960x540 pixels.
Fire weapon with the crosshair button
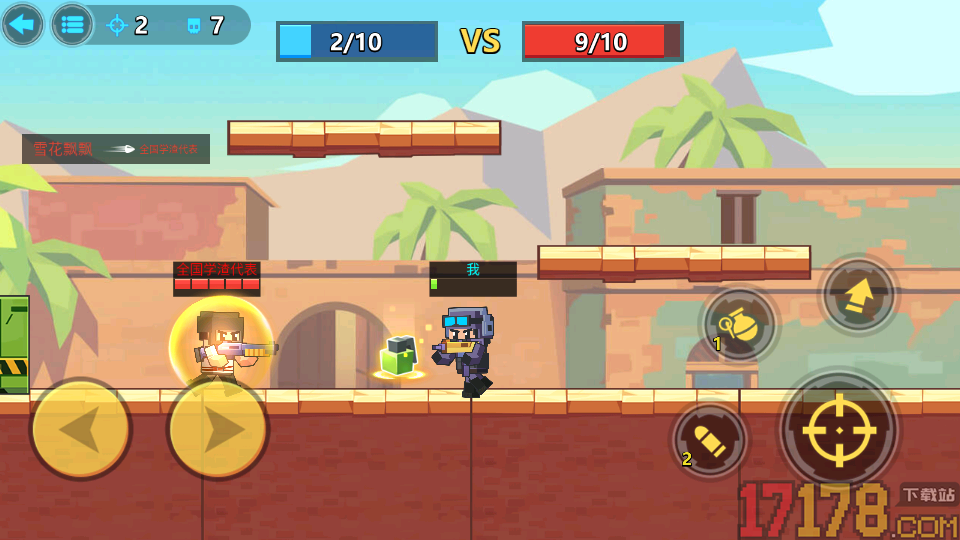(838, 430)
